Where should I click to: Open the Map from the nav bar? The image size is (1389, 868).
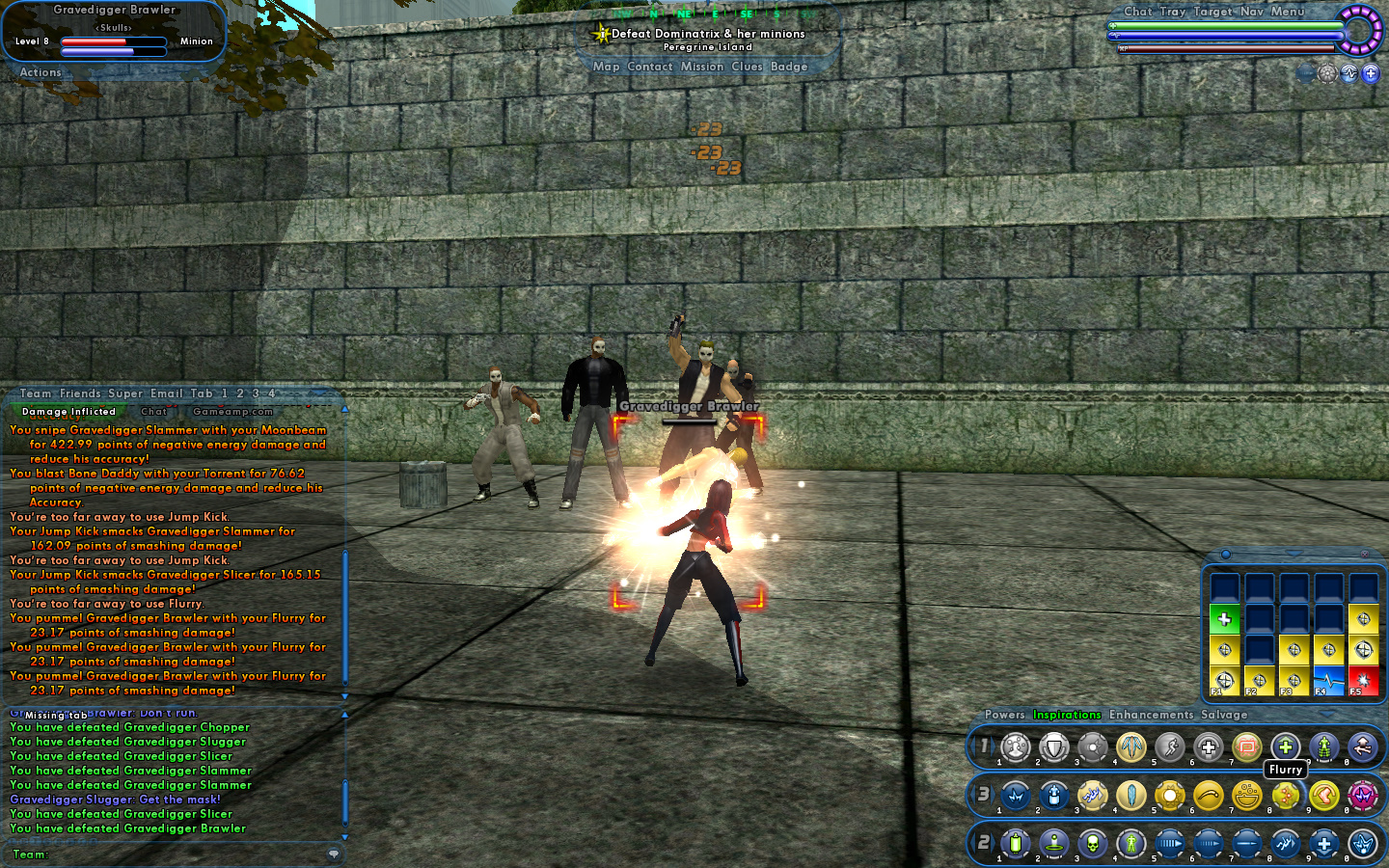[606, 67]
